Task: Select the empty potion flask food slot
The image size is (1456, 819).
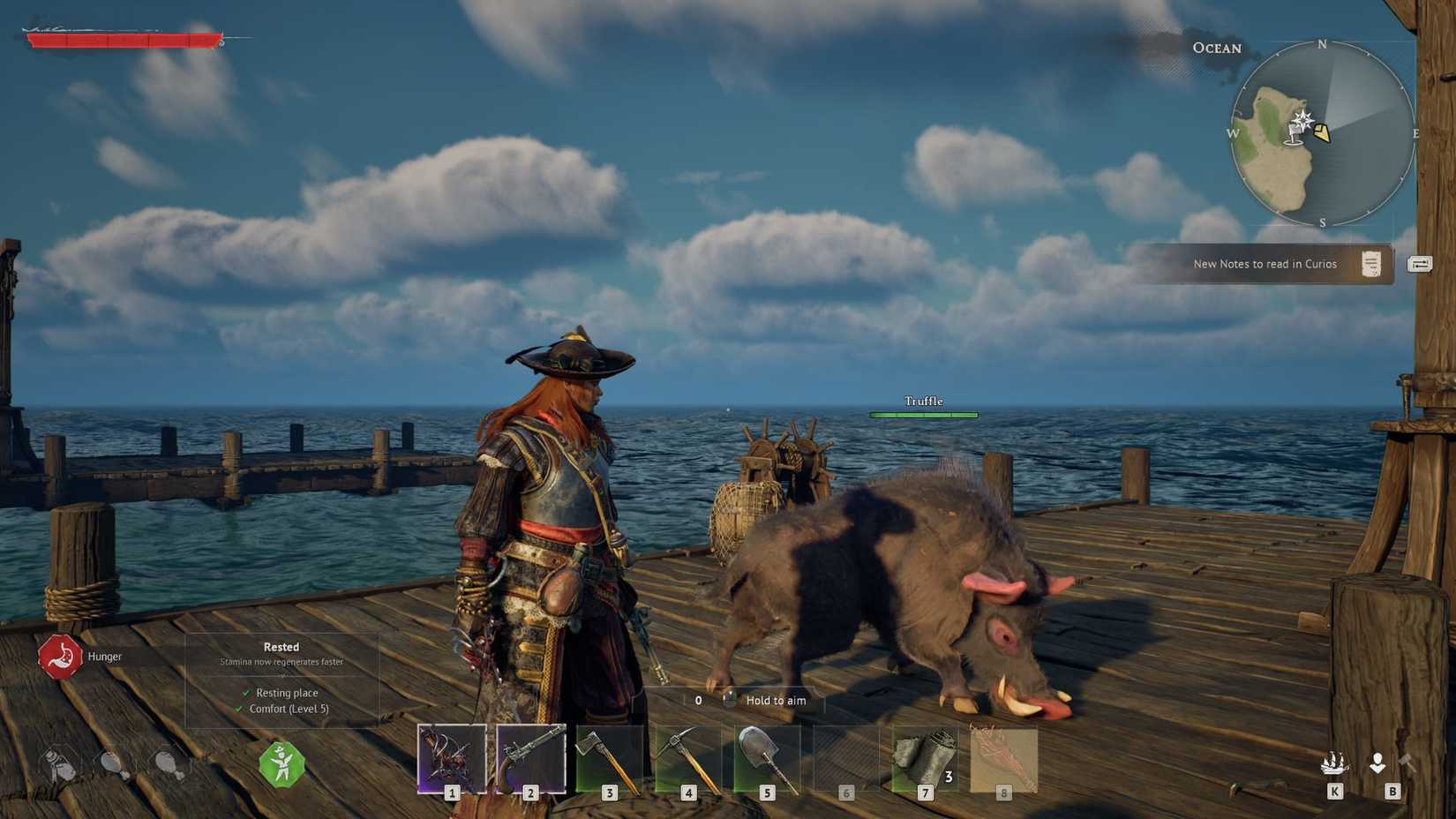Action: tap(58, 764)
